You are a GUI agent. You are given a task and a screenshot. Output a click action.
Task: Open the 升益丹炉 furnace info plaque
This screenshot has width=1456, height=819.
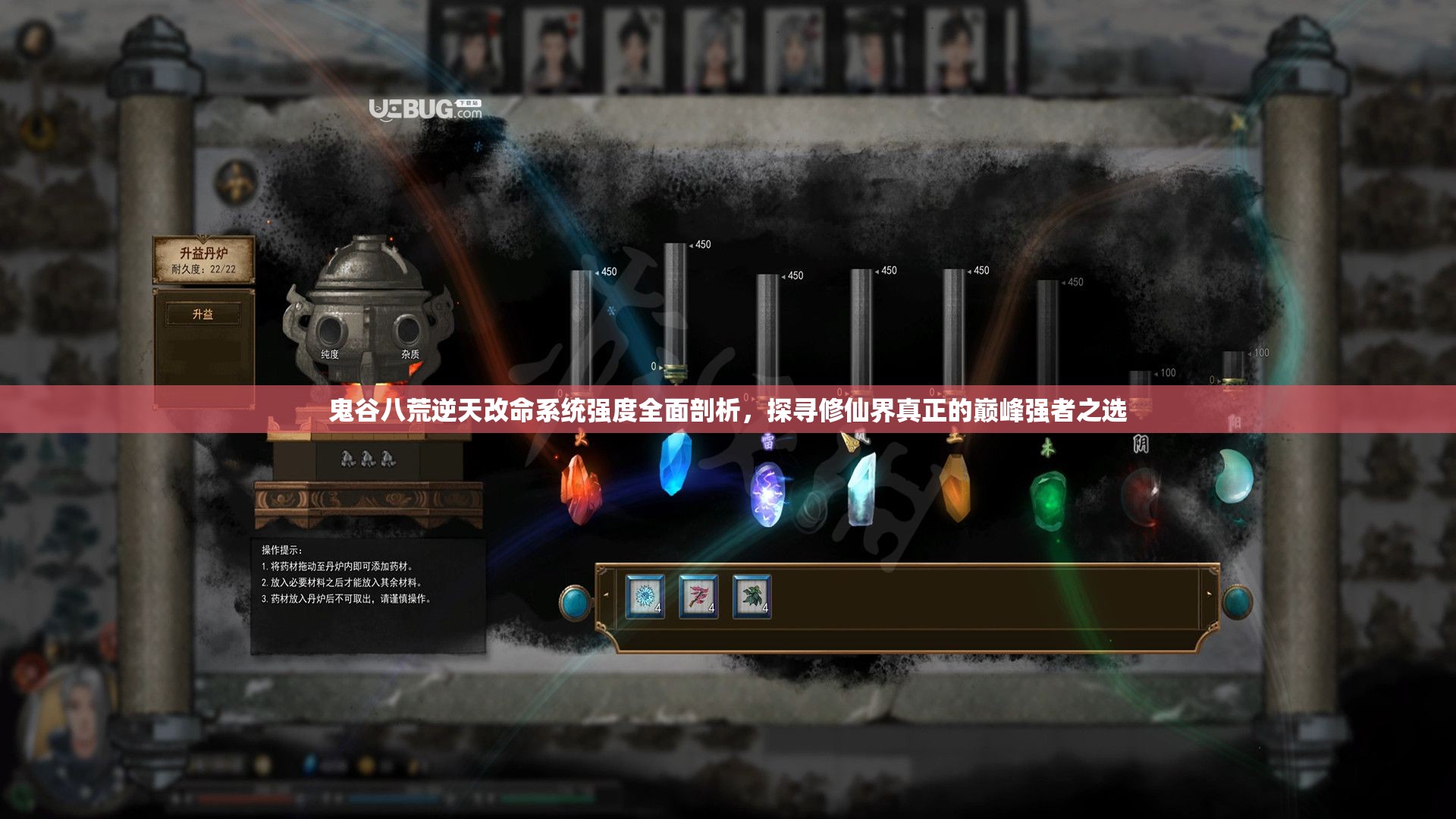click(x=203, y=259)
